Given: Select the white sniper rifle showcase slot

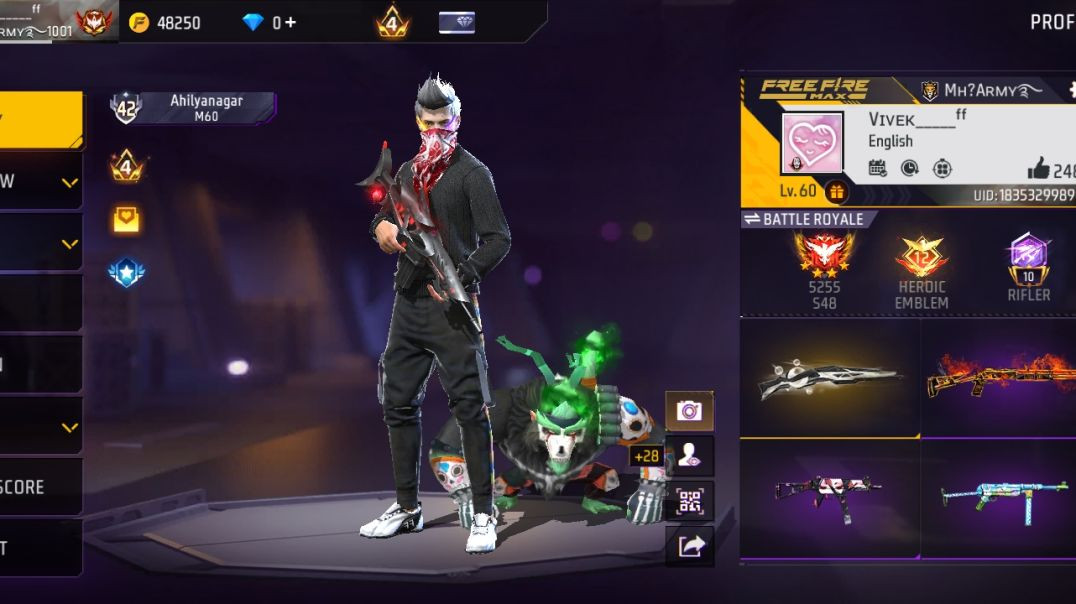Looking at the screenshot, I should click(829, 377).
